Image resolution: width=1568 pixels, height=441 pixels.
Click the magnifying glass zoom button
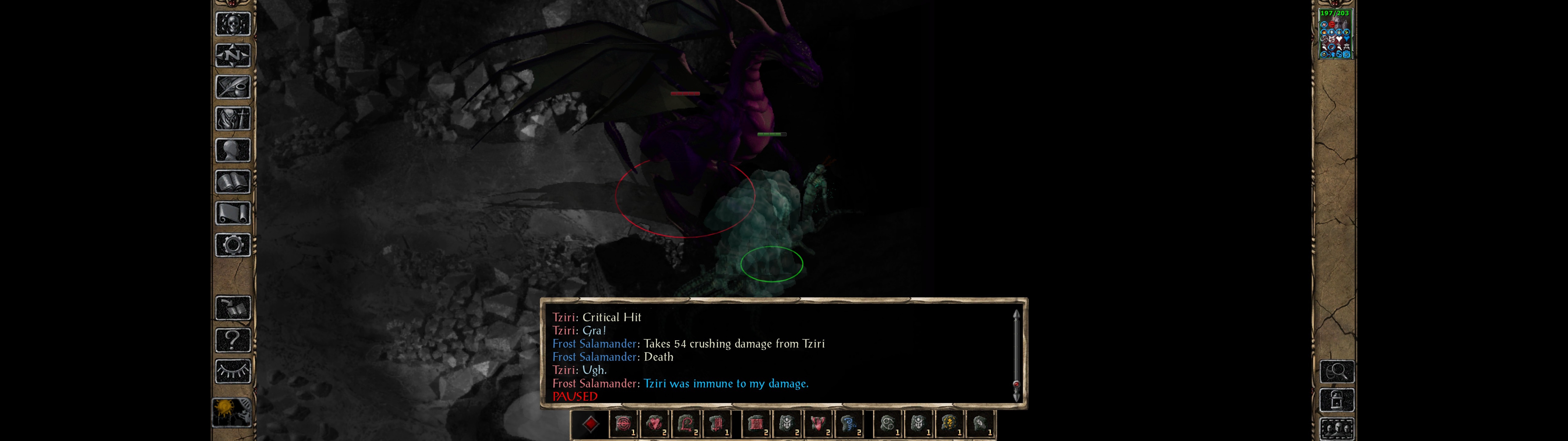pos(1337,371)
